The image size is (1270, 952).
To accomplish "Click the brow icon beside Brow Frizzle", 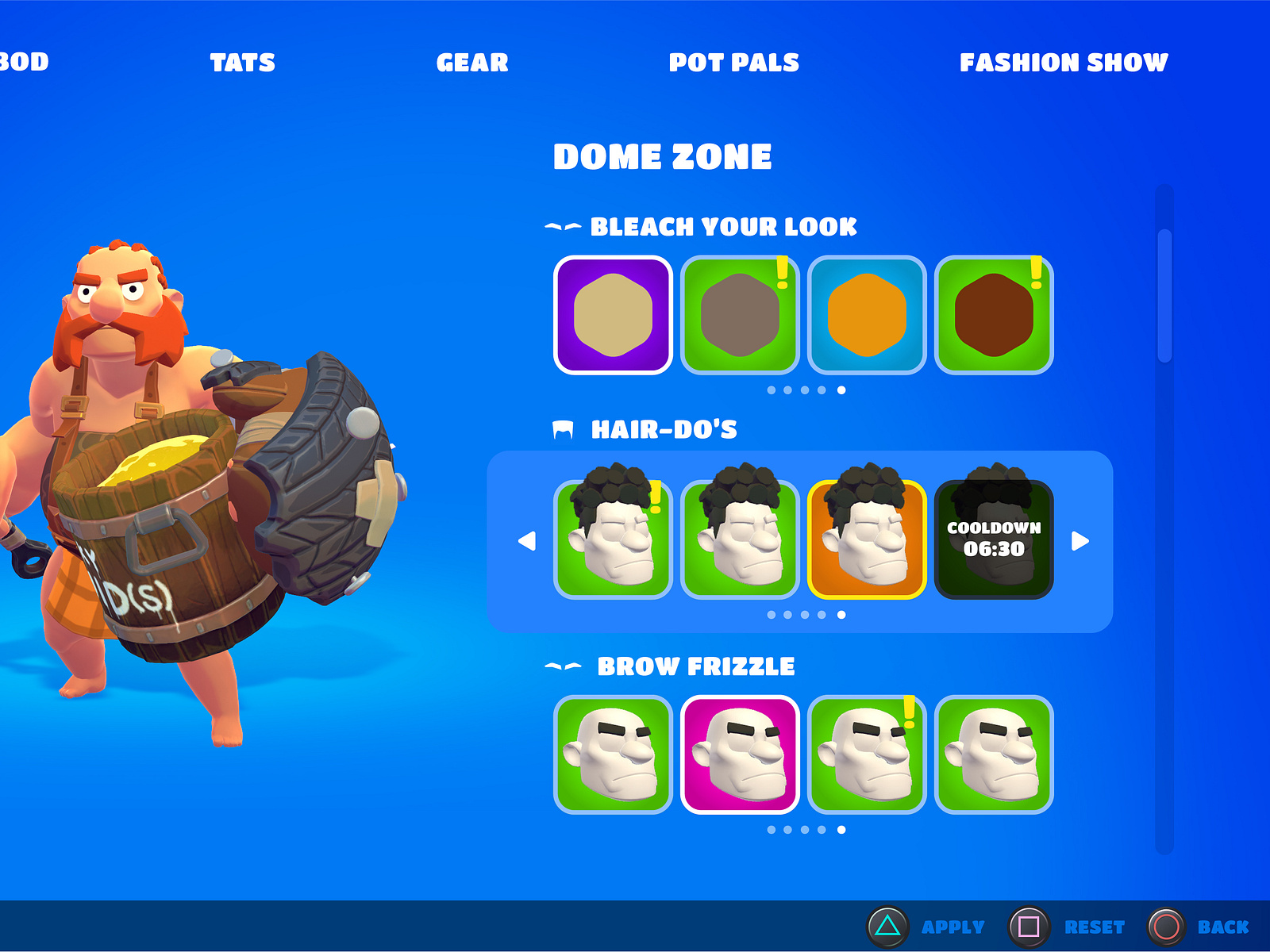I will [565, 666].
